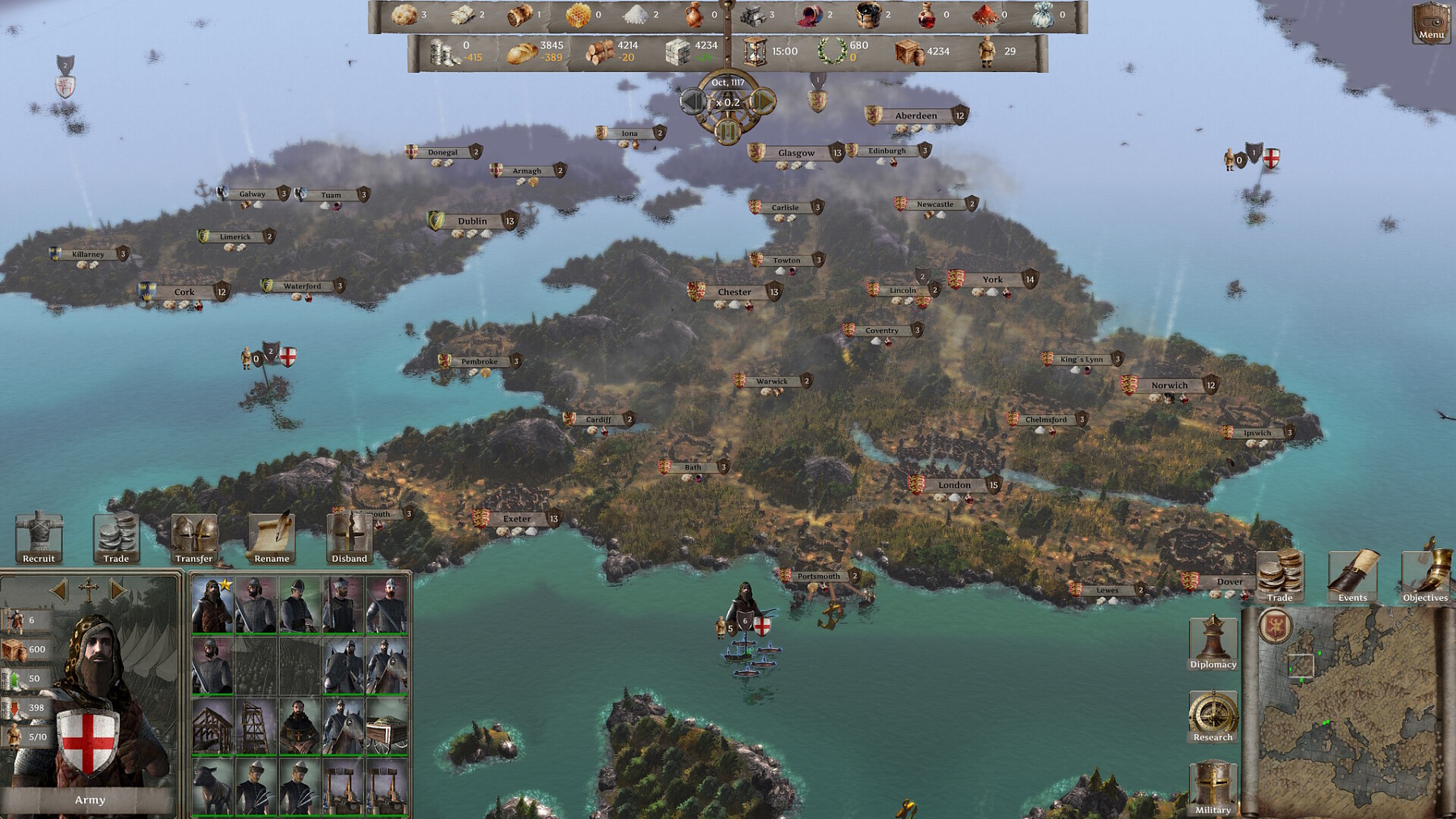Image resolution: width=1456 pixels, height=819 pixels.
Task: Open the Research screen
Action: 1213,716
